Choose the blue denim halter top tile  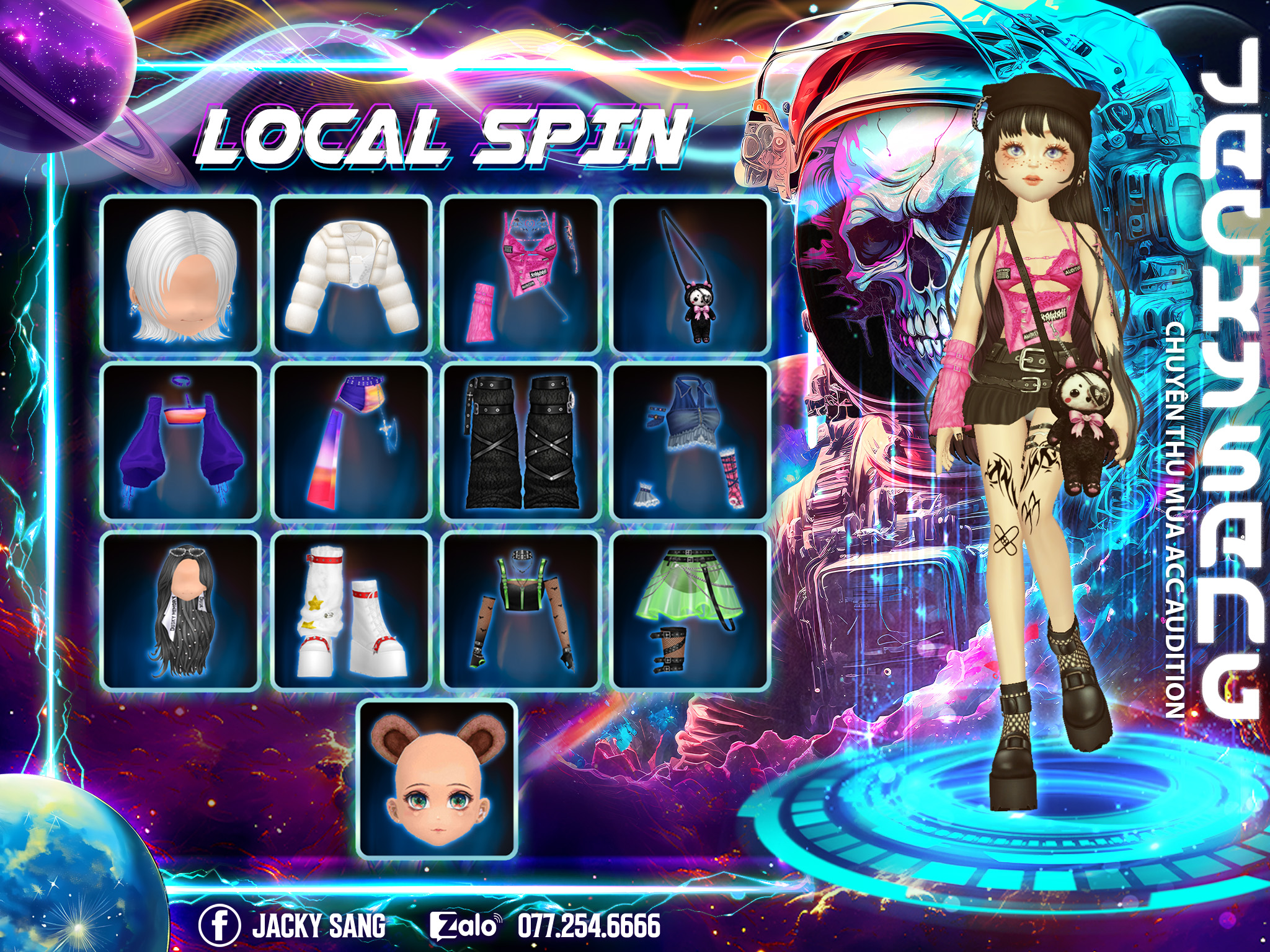click(x=690, y=441)
